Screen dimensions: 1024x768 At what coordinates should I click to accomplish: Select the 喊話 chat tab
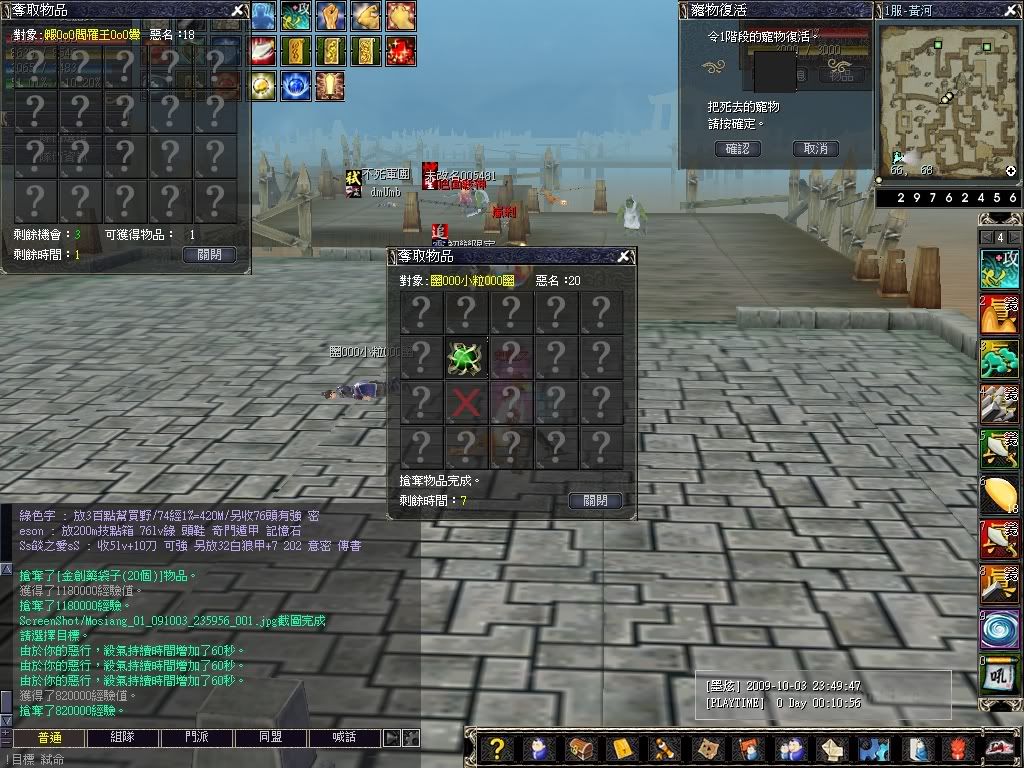click(x=345, y=738)
